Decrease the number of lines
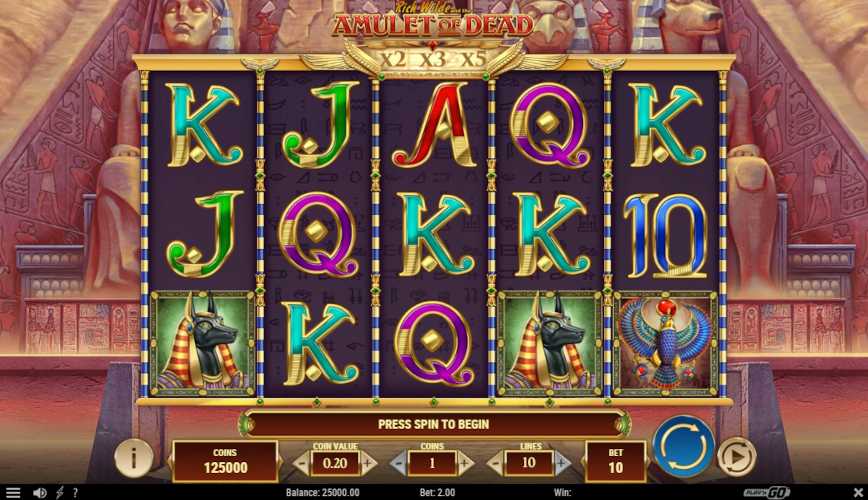Image resolution: width=868 pixels, height=500 pixels. click(494, 463)
